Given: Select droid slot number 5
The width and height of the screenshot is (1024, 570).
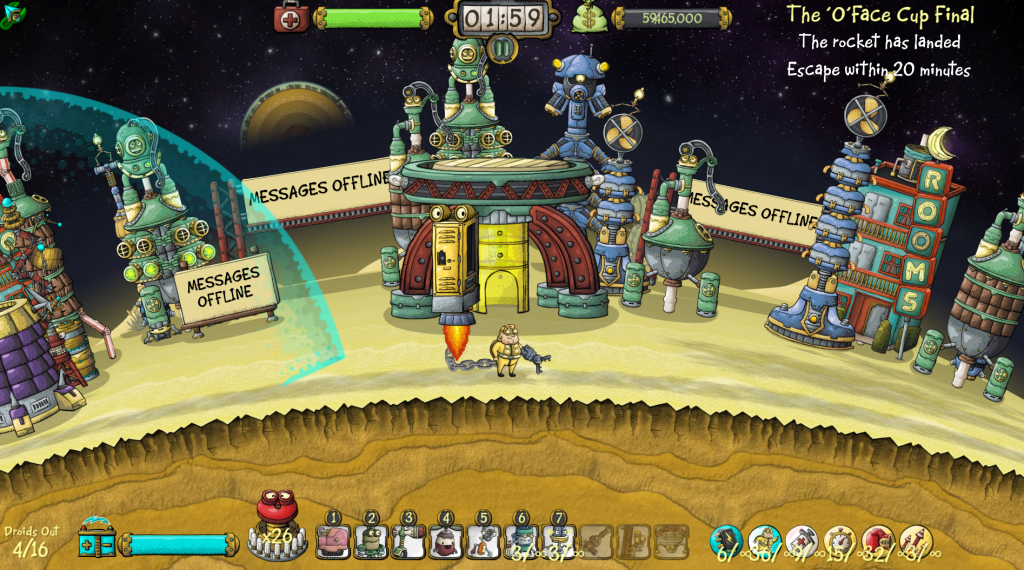Looking at the screenshot, I should [x=483, y=540].
